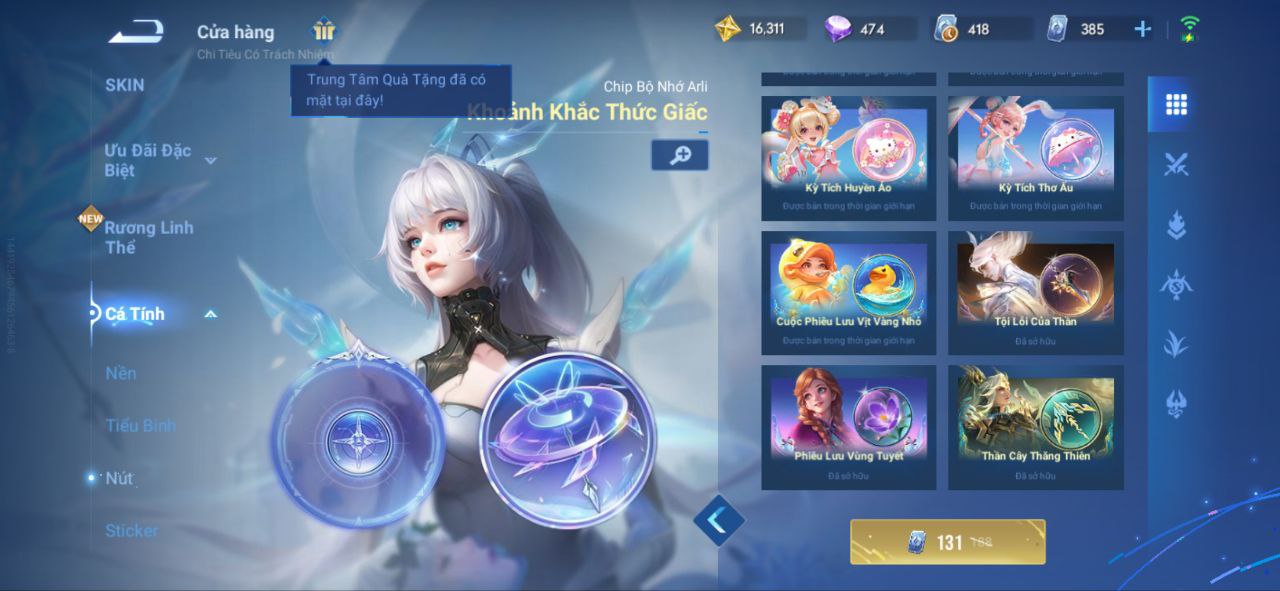Screen dimensions: 1280x591
Task: Show all items with the grid filter
Action: click(x=1176, y=104)
